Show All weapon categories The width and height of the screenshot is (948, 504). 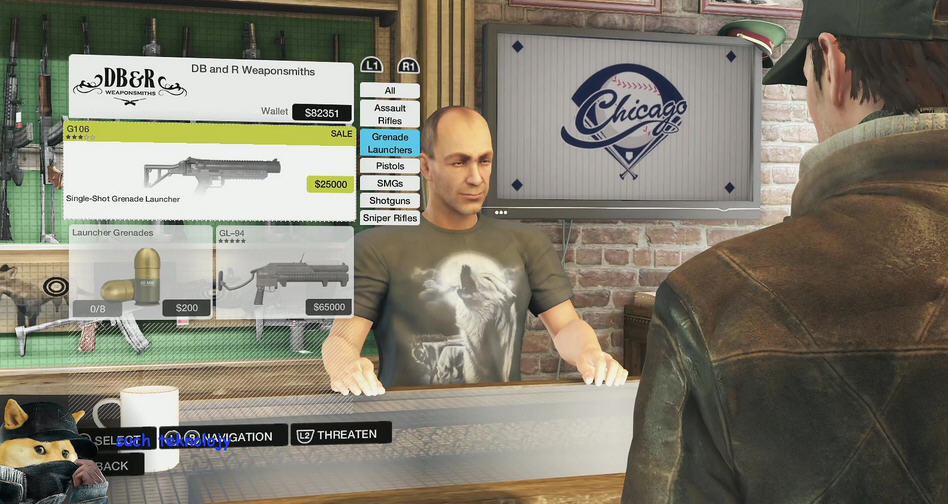389,91
